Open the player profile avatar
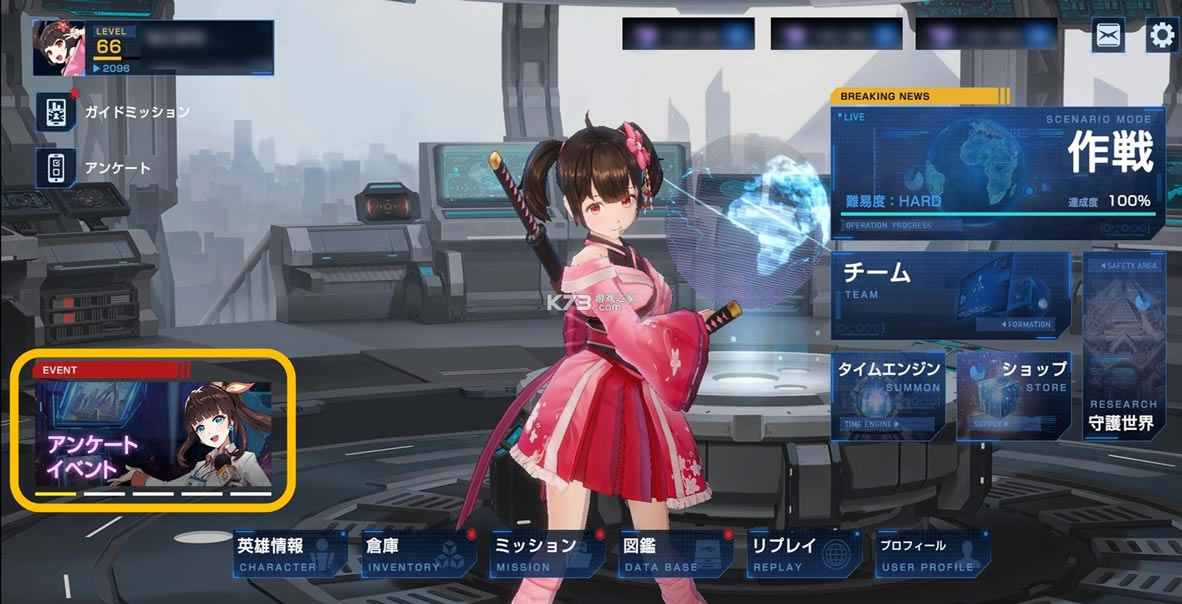Image resolution: width=1182 pixels, height=604 pixels. tap(58, 48)
